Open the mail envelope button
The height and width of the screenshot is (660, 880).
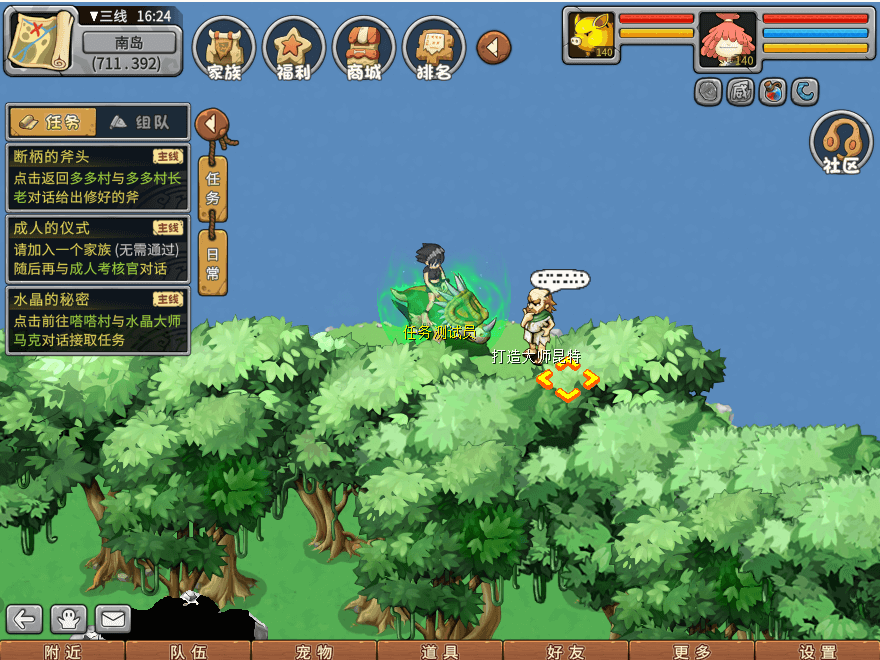point(112,619)
